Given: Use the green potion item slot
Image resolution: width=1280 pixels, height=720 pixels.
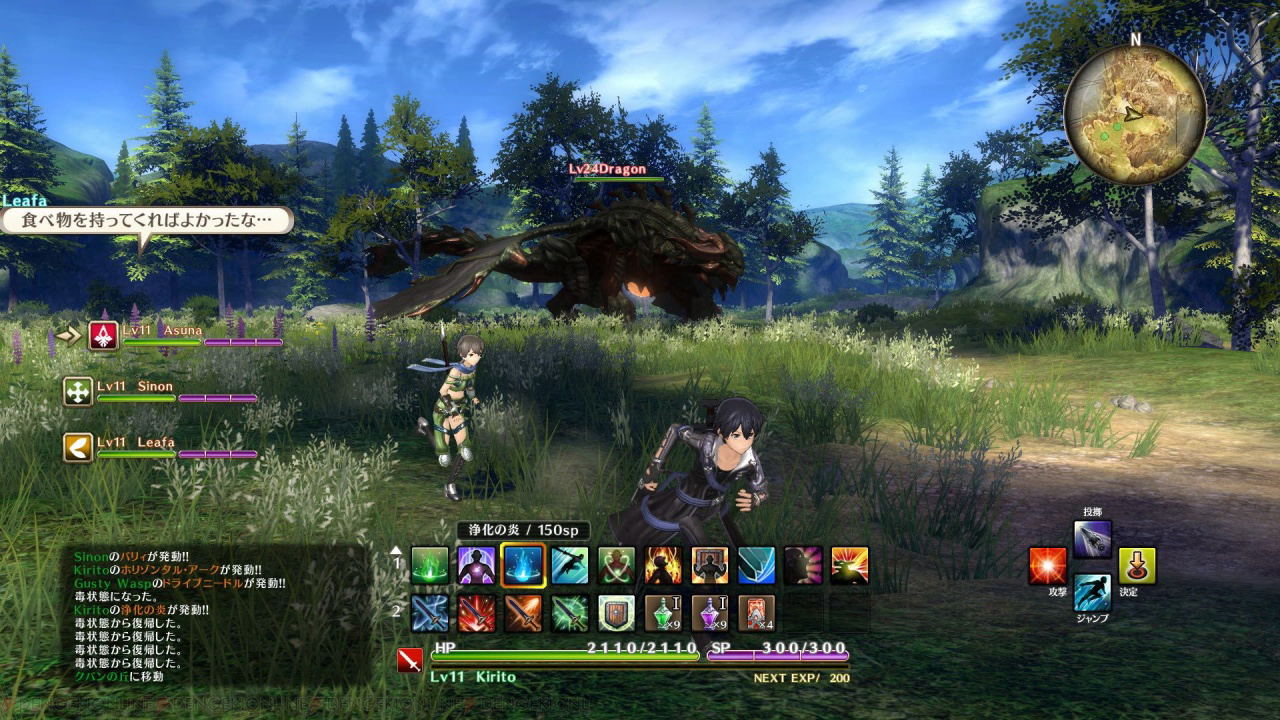Looking at the screenshot, I should tap(663, 612).
